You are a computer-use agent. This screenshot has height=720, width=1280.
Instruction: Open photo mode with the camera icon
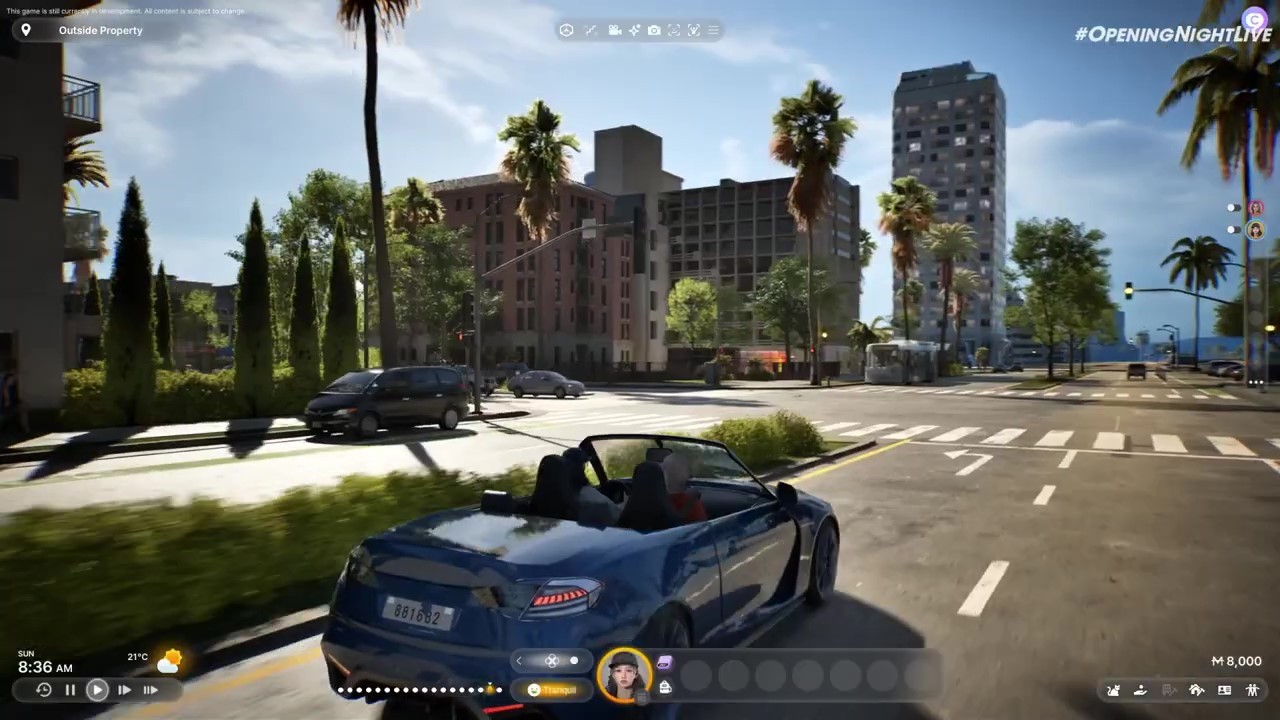point(654,30)
